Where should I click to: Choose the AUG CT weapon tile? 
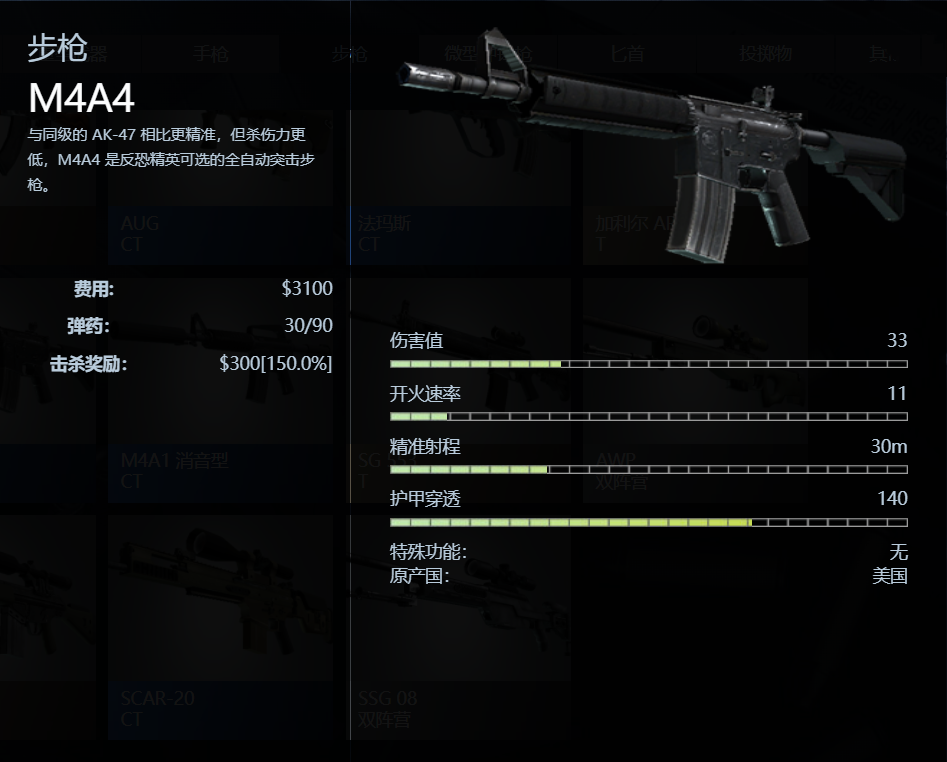[220, 232]
